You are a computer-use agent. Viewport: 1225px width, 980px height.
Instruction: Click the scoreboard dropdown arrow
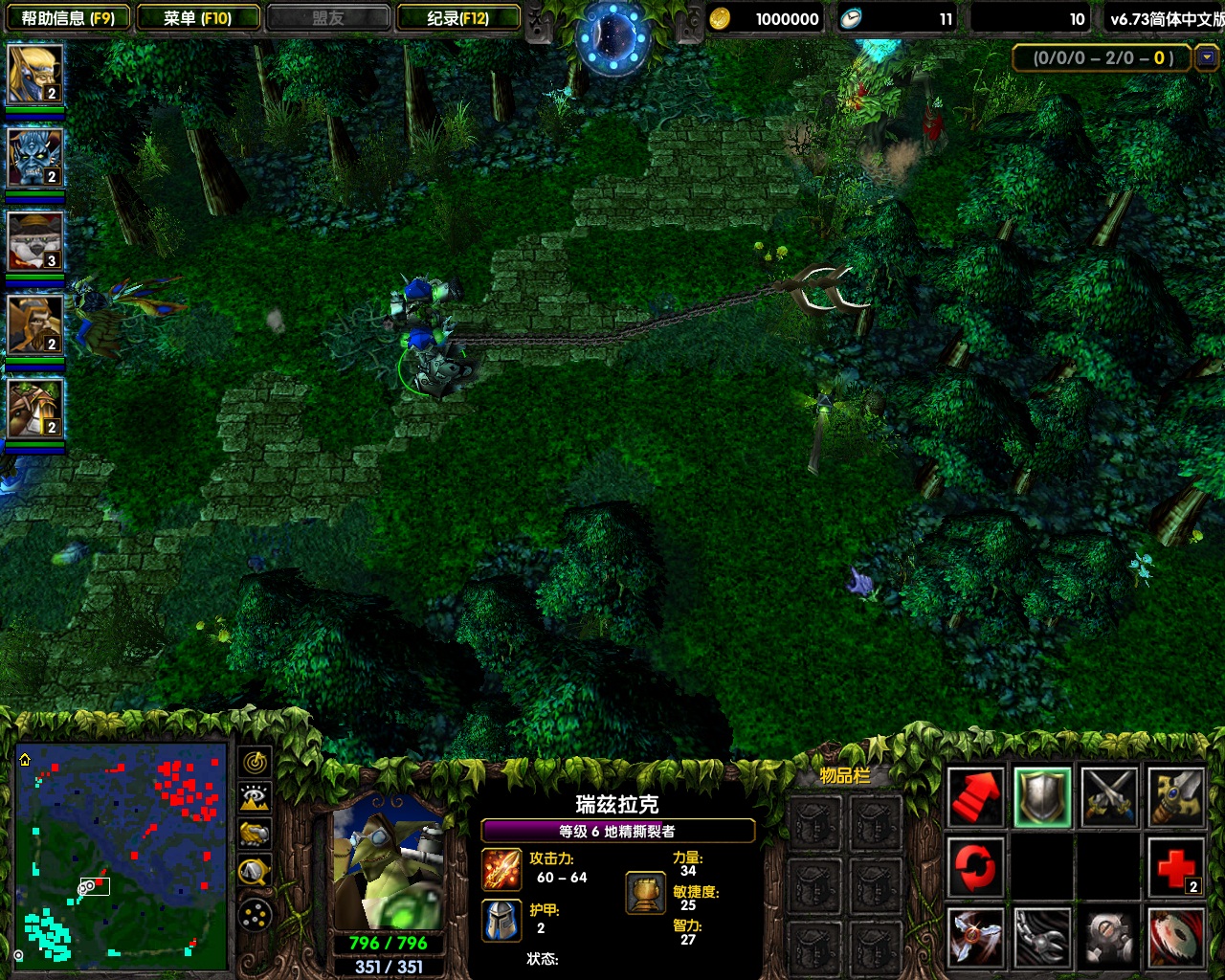coord(1207,57)
